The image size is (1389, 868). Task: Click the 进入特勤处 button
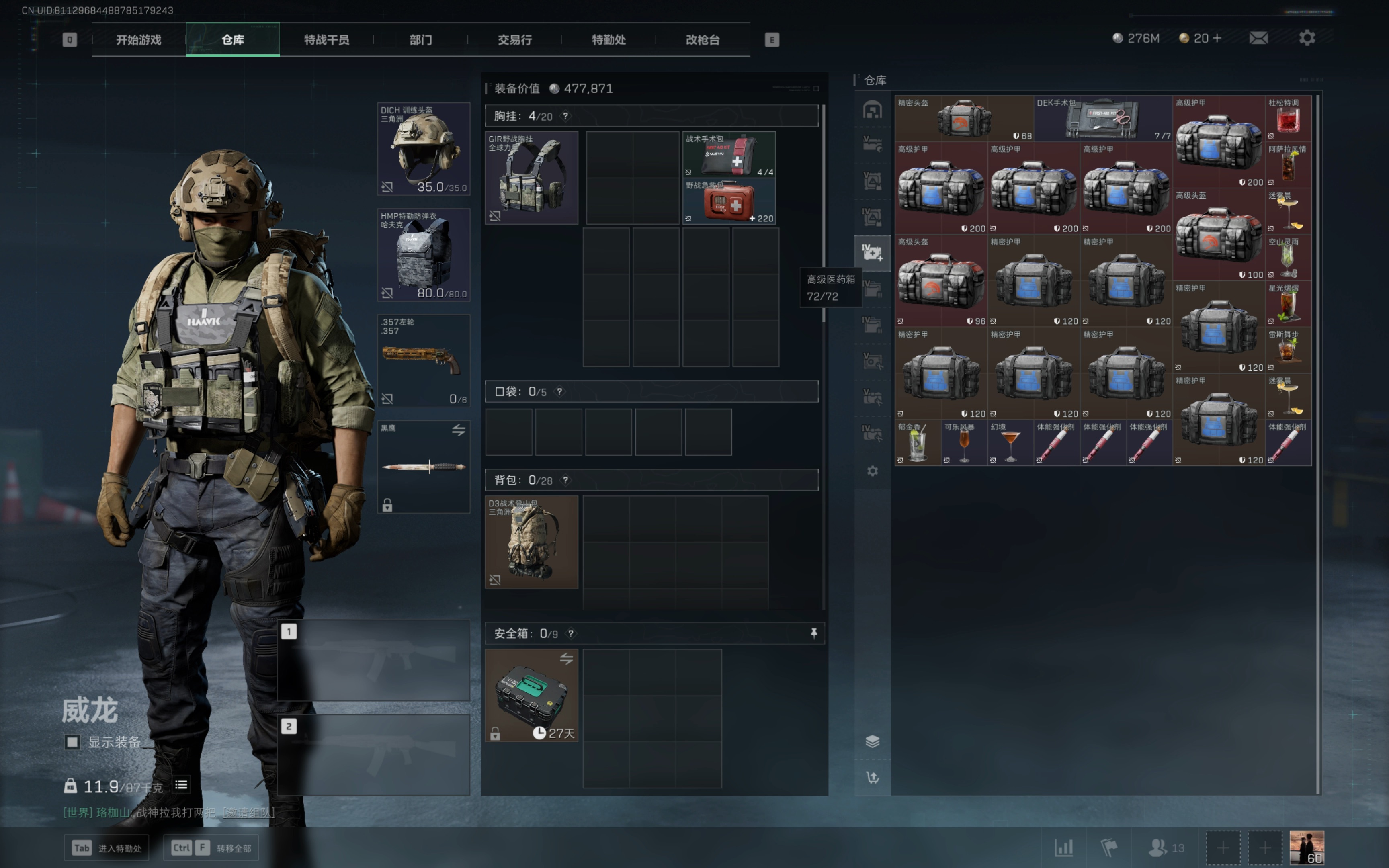pos(107,848)
